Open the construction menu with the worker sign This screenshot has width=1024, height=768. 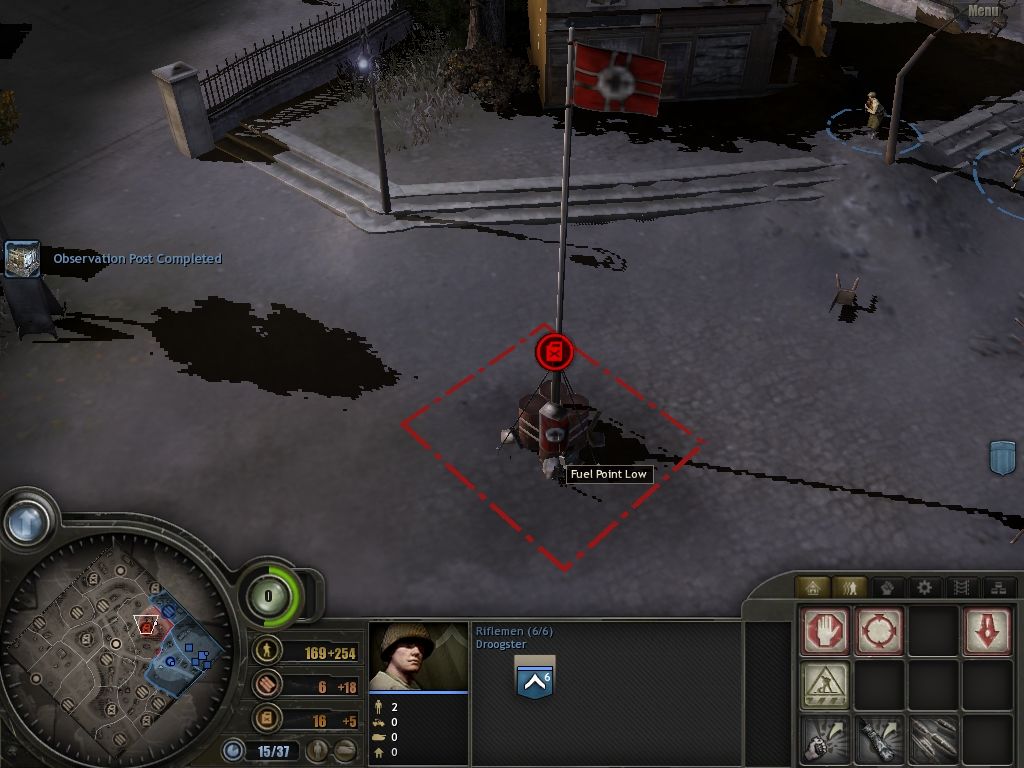pos(825,685)
